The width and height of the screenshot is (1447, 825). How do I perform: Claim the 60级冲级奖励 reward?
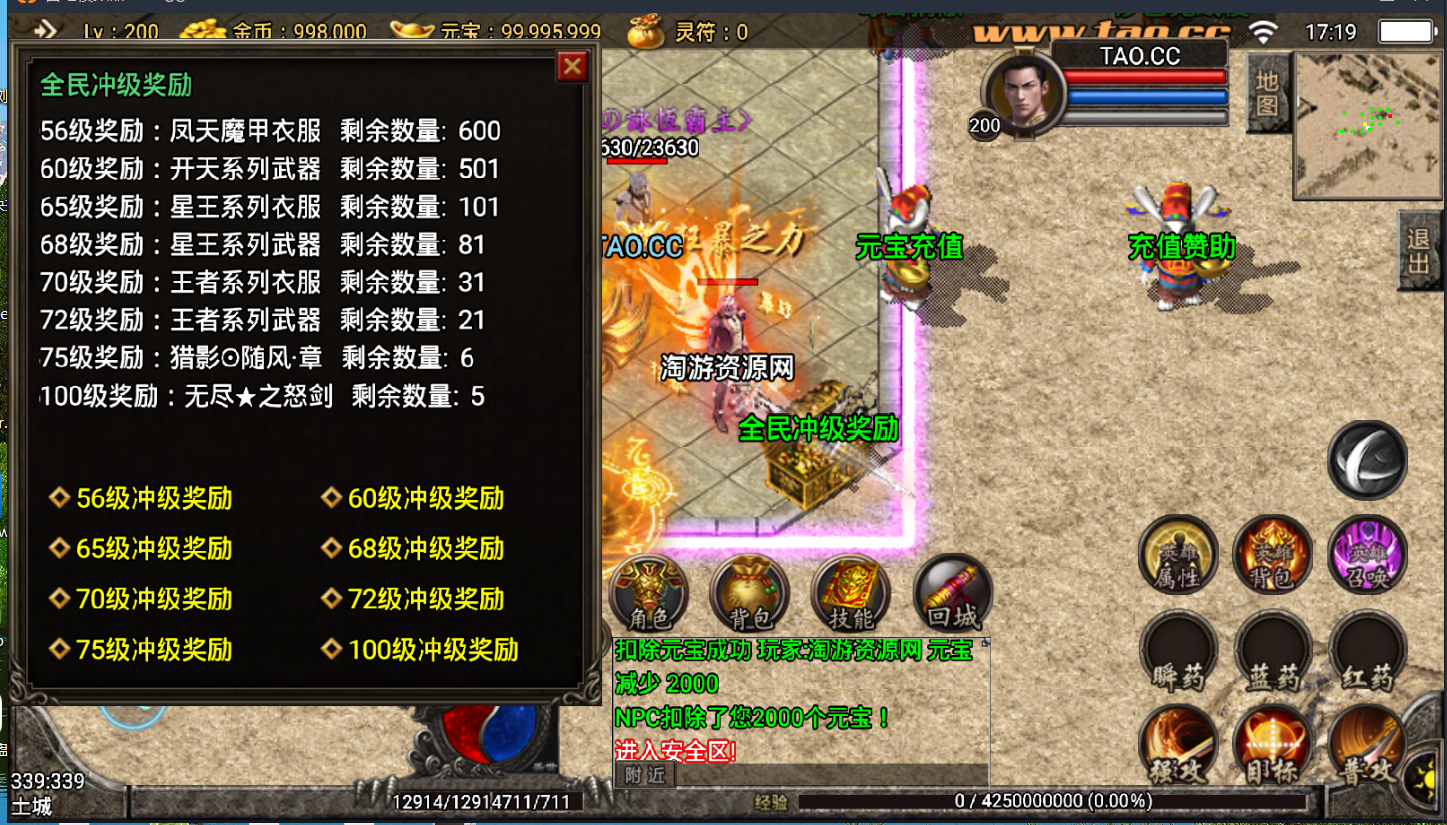coord(425,498)
